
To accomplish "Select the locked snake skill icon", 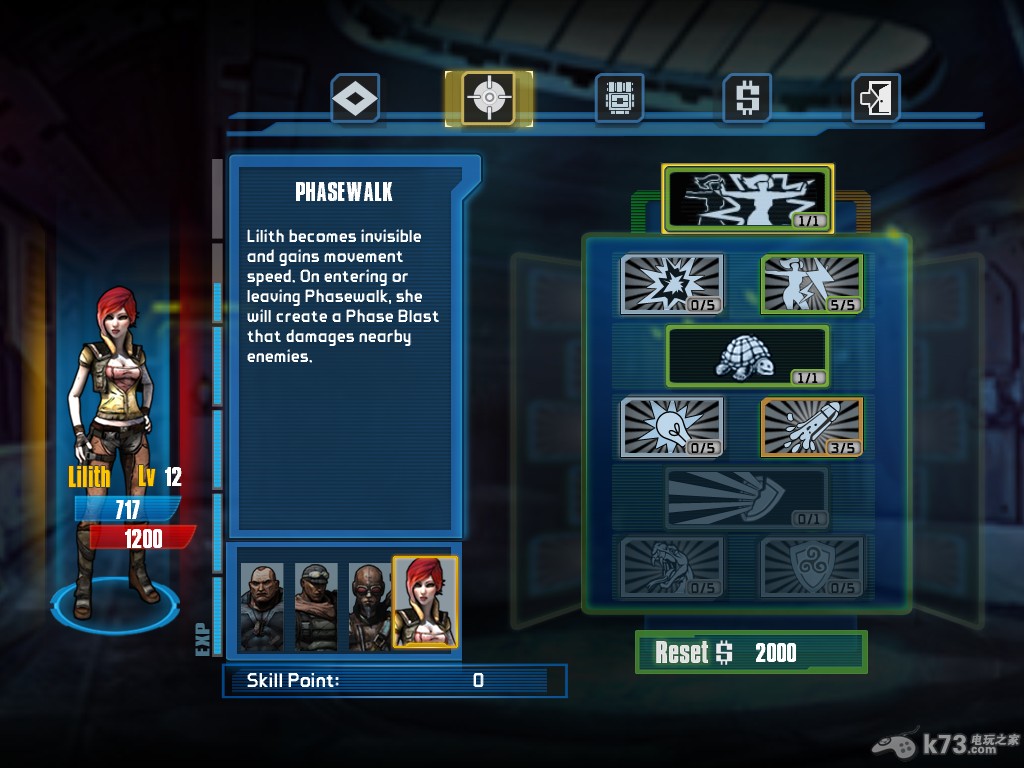I will tap(673, 567).
